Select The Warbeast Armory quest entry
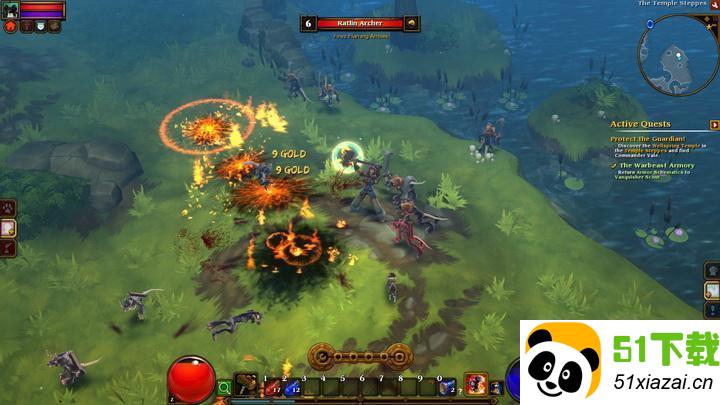The height and width of the screenshot is (405, 720). point(656,165)
